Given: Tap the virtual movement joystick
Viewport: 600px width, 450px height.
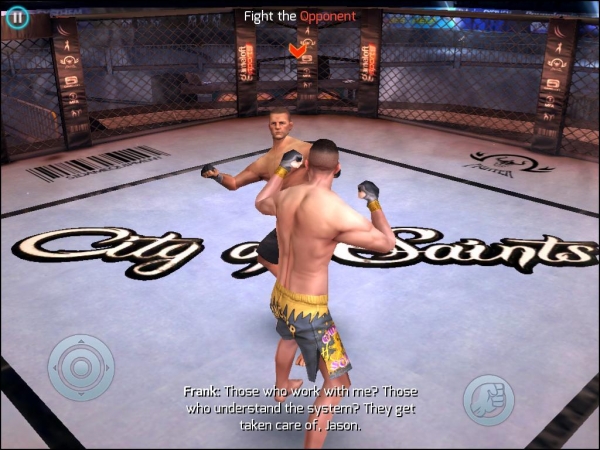Looking at the screenshot, I should point(81,367).
